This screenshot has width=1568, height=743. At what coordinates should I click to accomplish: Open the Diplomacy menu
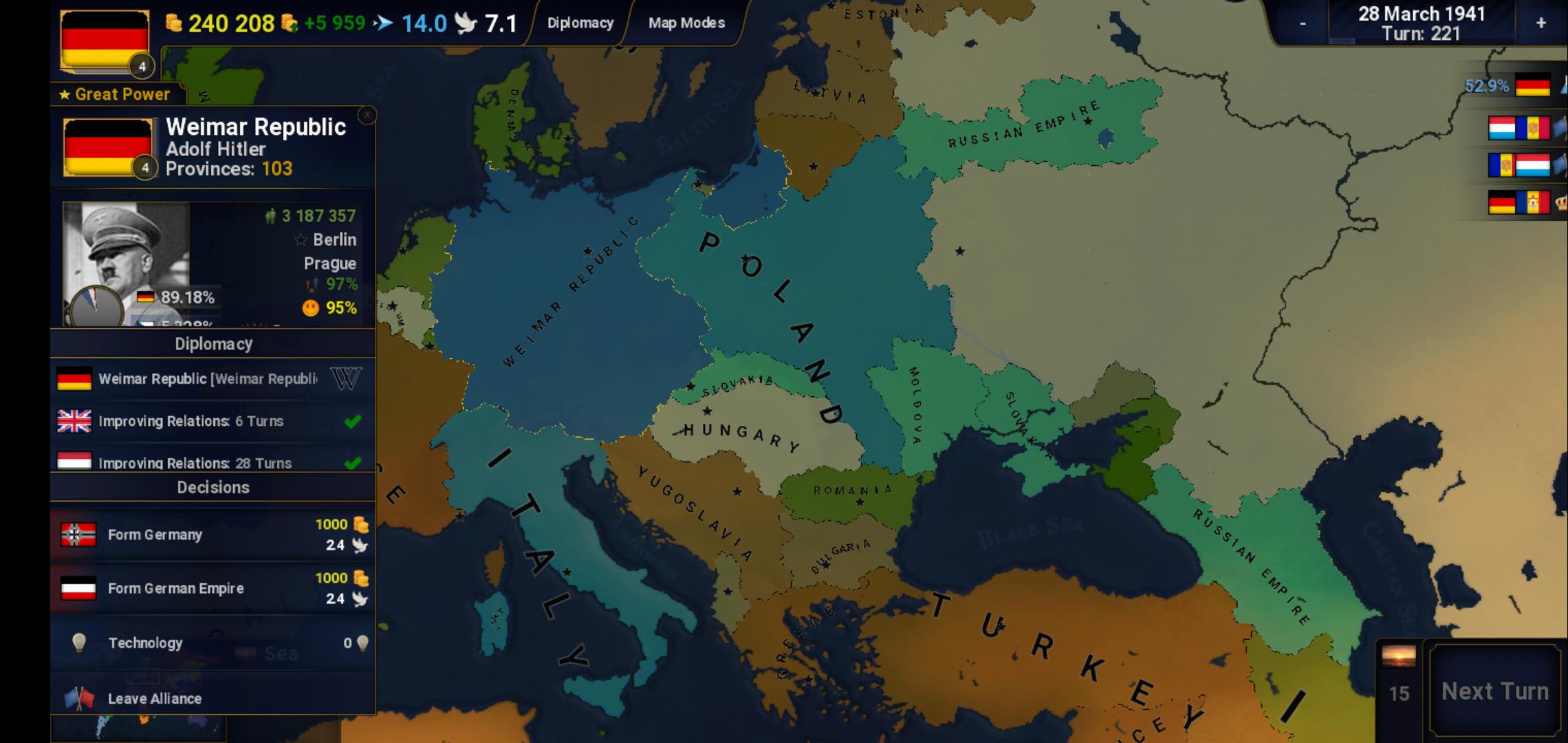[580, 22]
